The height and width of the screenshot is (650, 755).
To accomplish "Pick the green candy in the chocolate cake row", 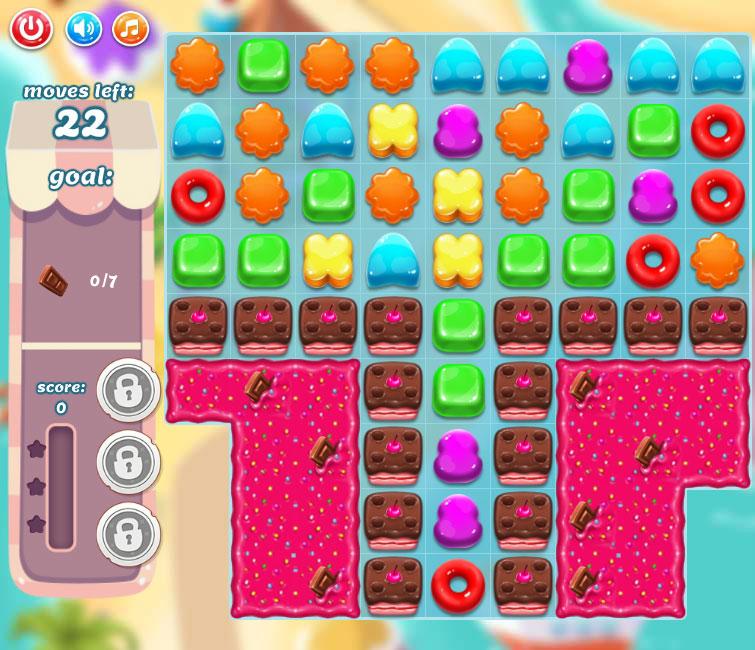I will click(458, 325).
